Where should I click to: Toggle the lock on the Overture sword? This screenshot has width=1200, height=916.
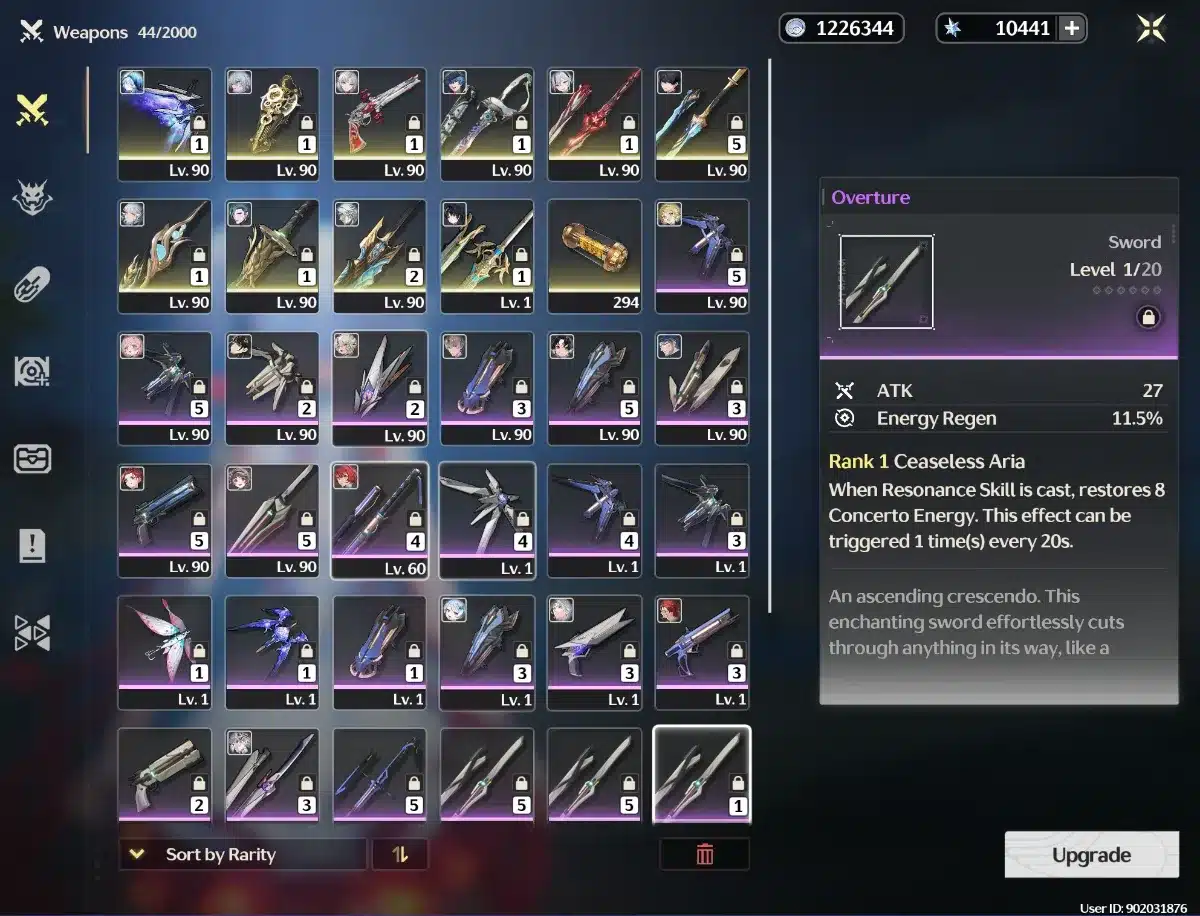1148,318
